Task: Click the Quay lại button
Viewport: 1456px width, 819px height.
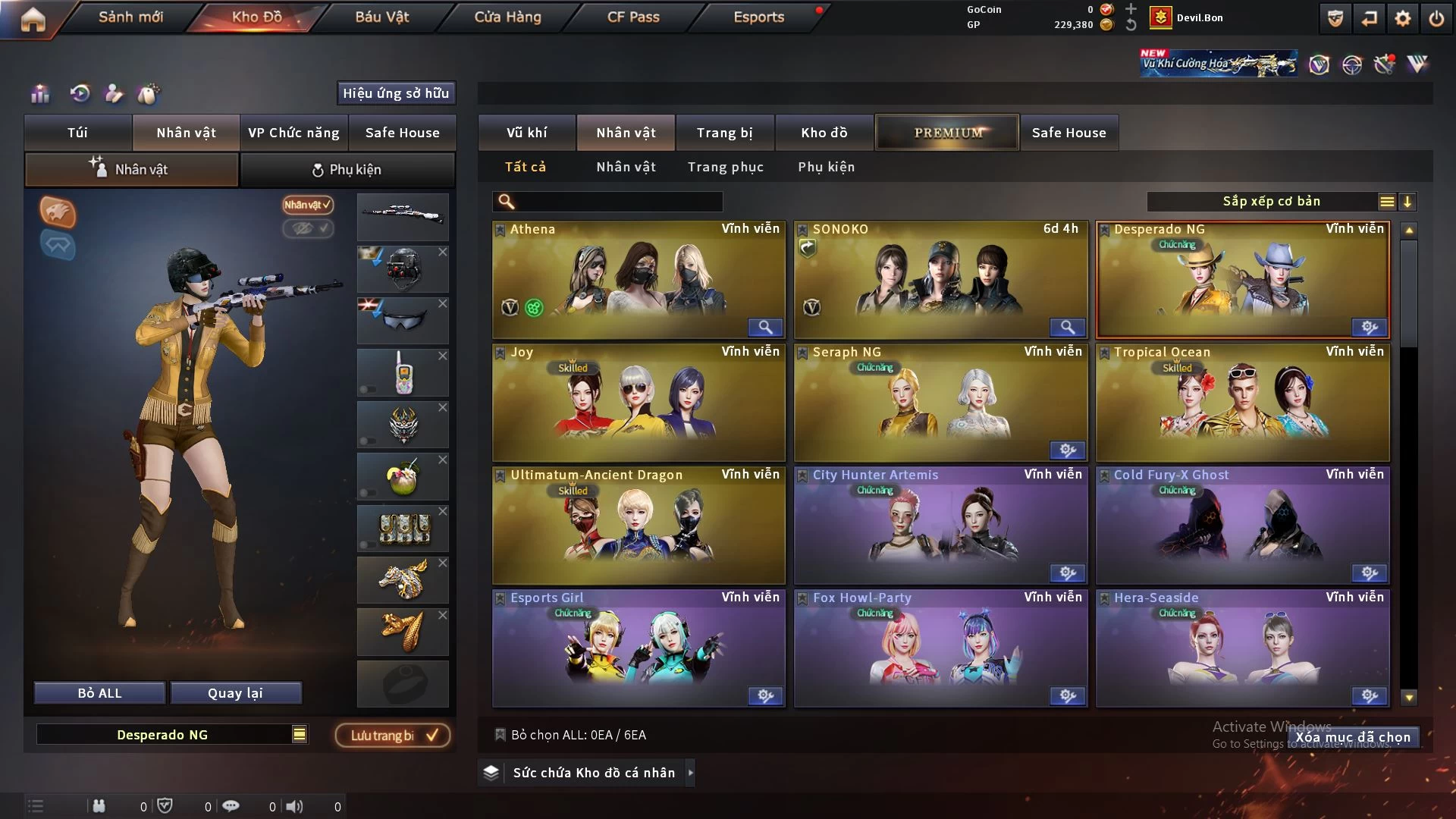Action: point(235,693)
